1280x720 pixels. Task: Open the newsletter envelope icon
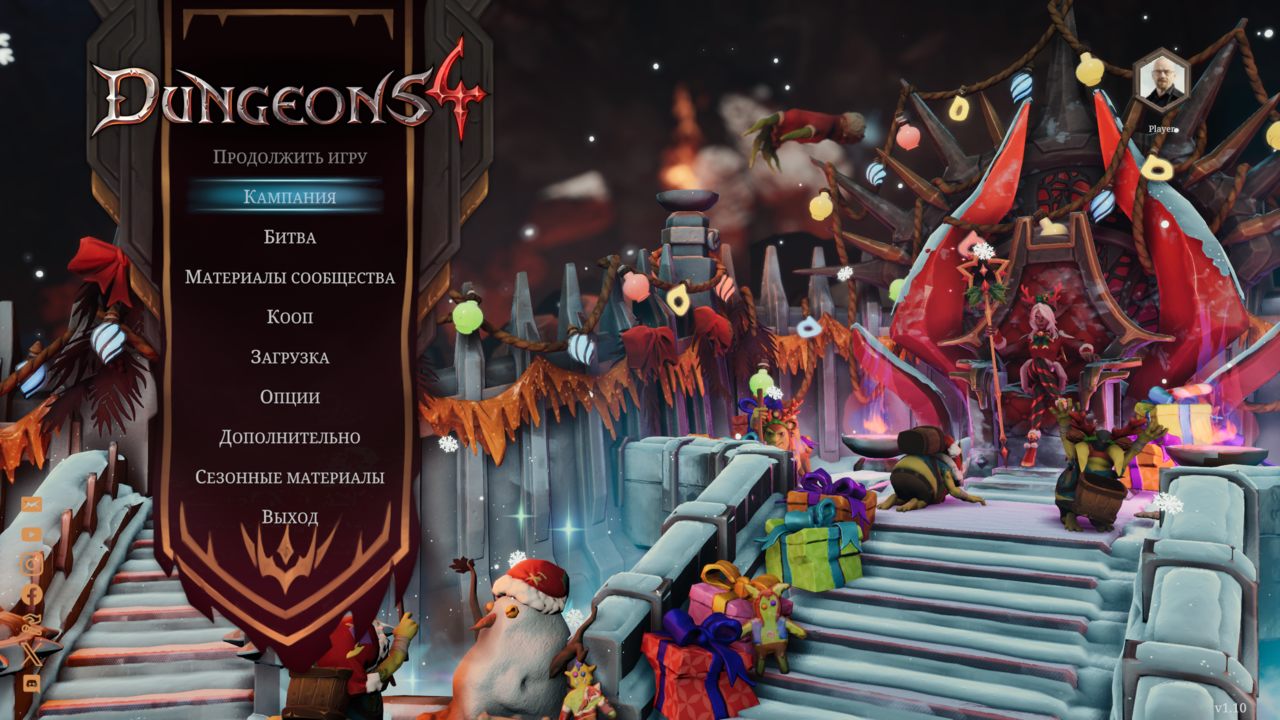pyautogui.click(x=32, y=505)
